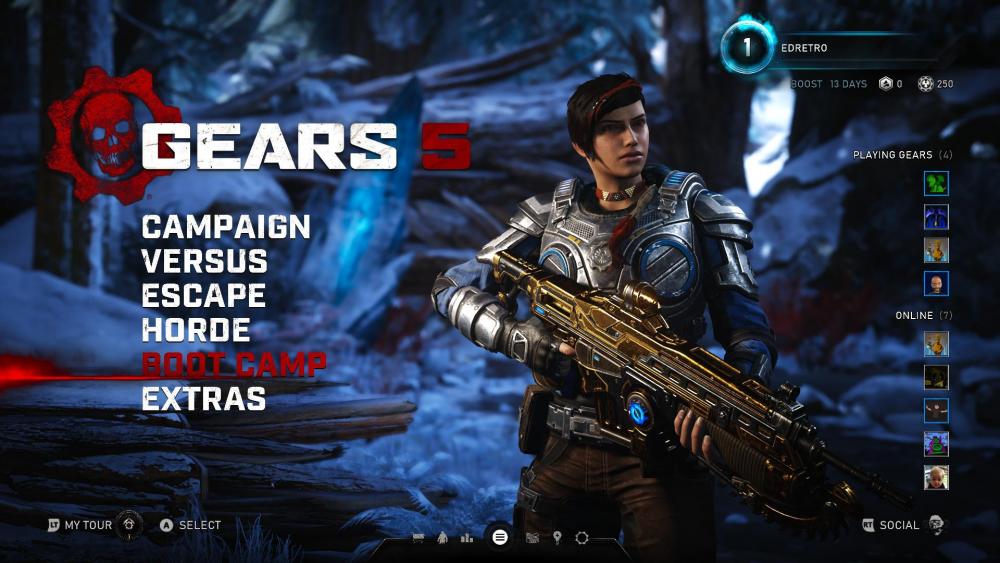This screenshot has width=1000, height=563.
Task: Open the Extras menu
Action: pos(204,399)
